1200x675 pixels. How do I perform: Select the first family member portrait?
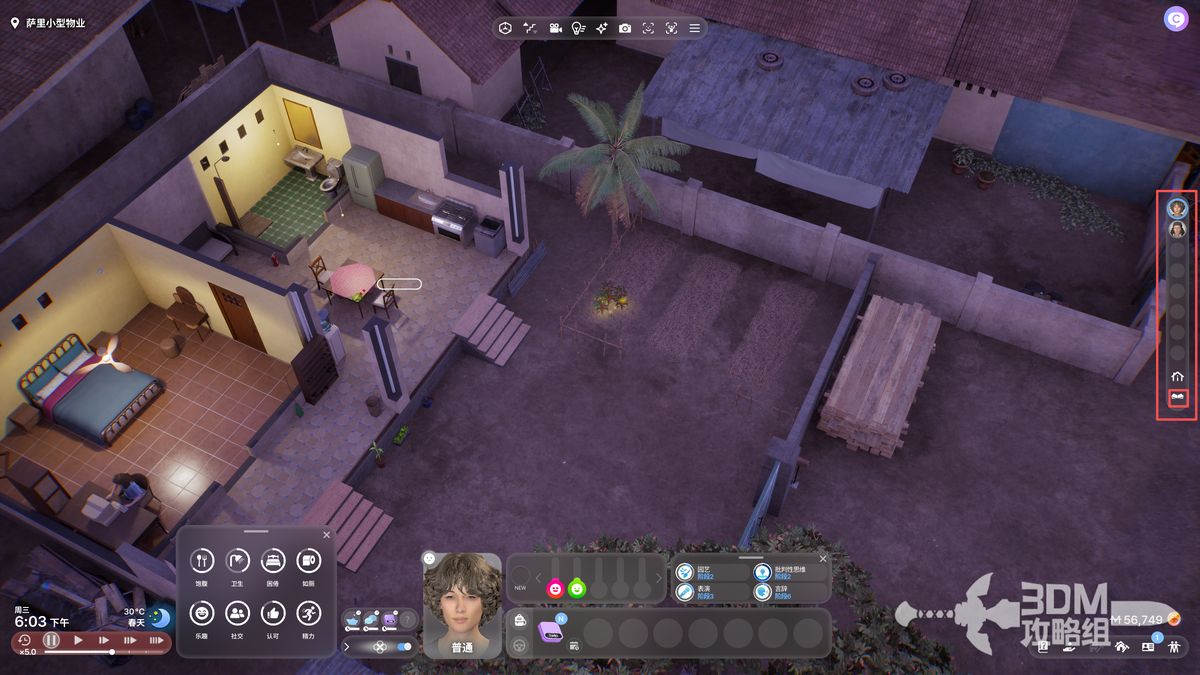[1178, 208]
